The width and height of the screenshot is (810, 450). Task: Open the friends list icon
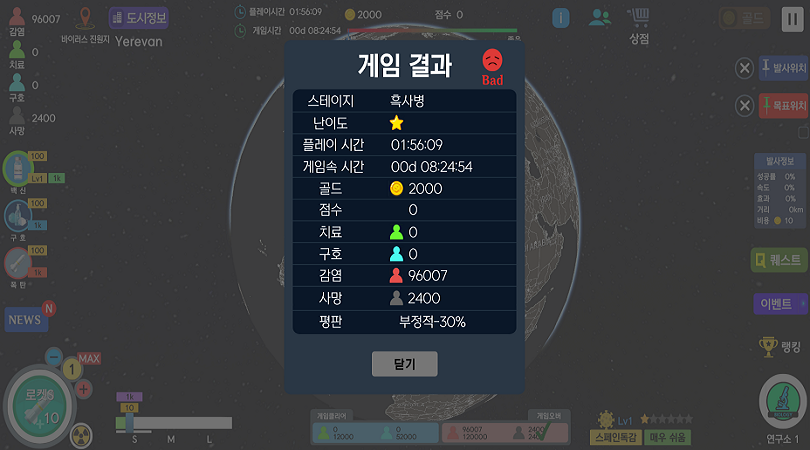[600, 18]
